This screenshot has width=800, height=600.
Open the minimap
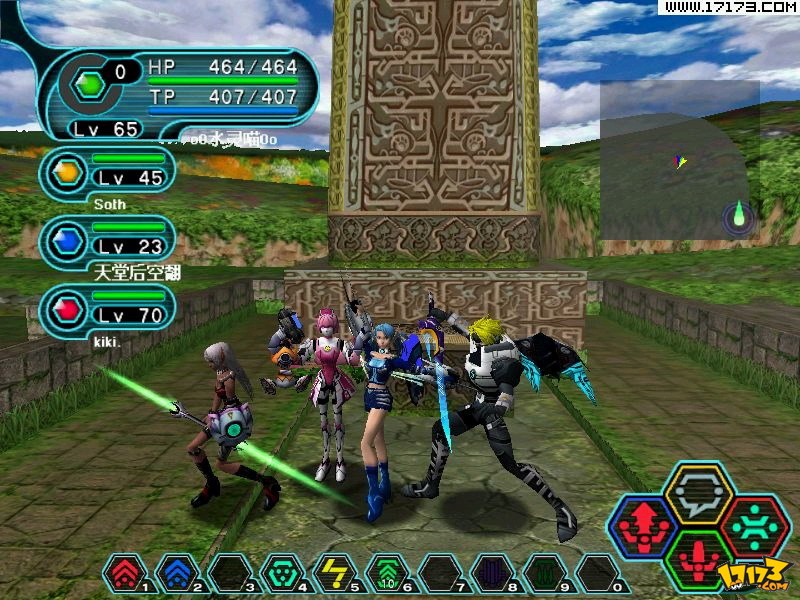[x=680, y=160]
